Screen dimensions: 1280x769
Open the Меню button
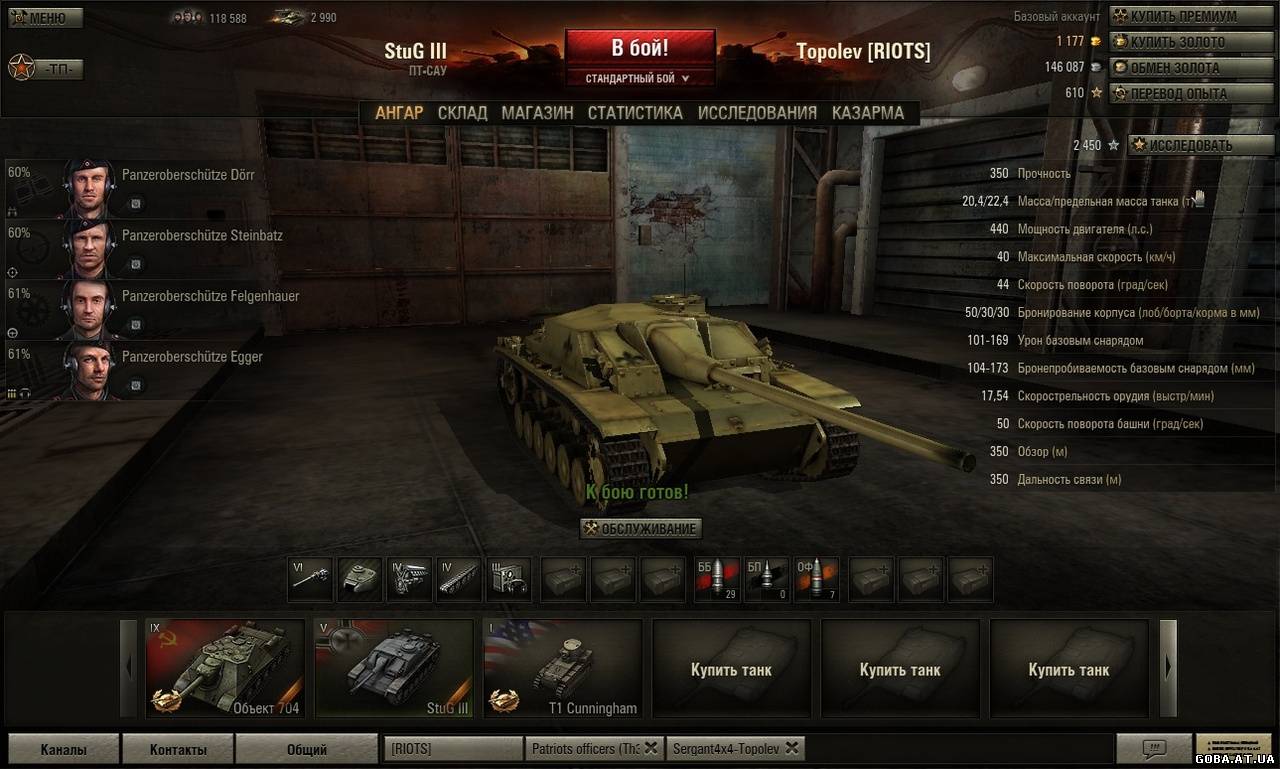(45, 18)
